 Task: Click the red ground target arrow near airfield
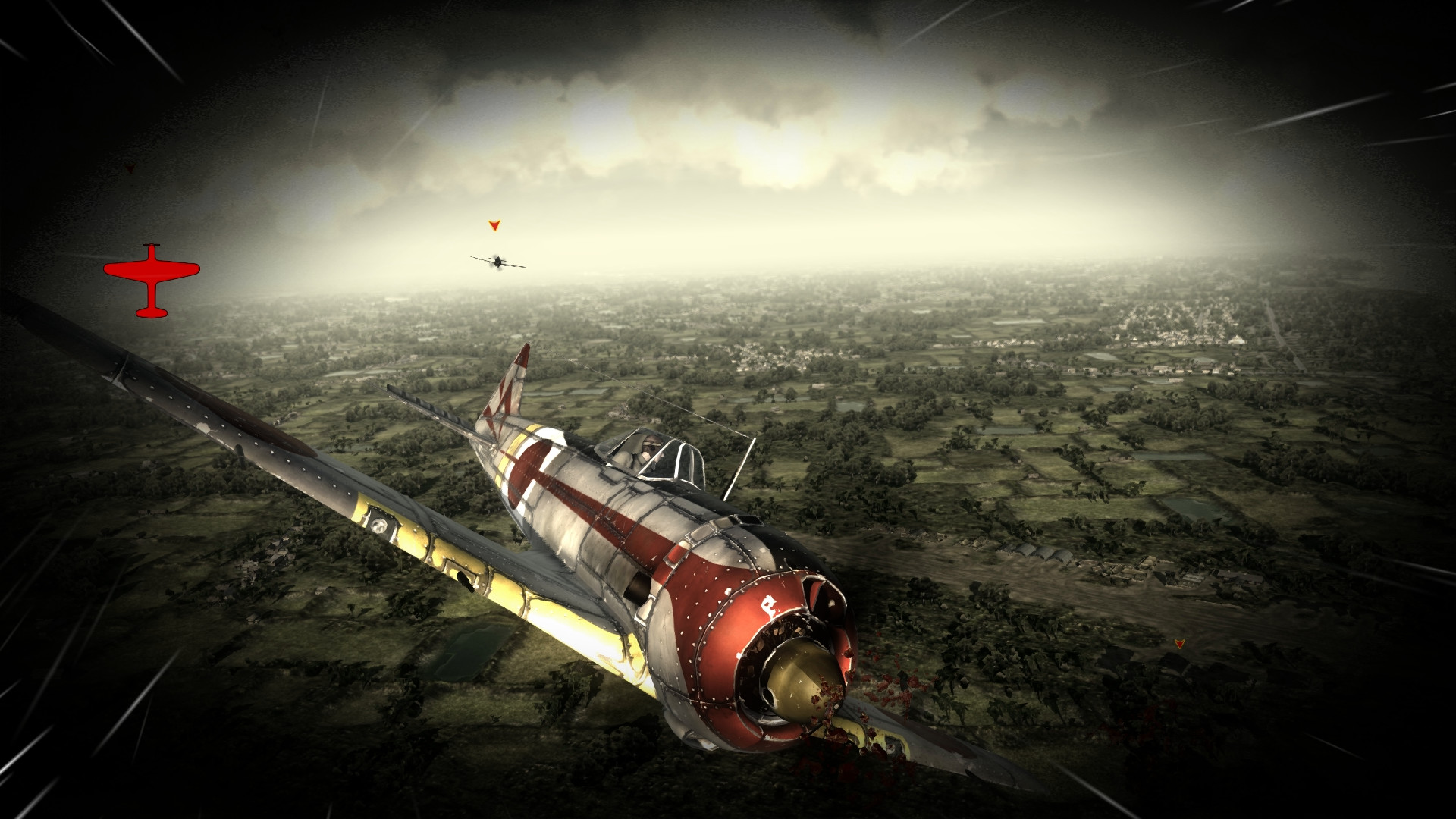tap(1181, 644)
